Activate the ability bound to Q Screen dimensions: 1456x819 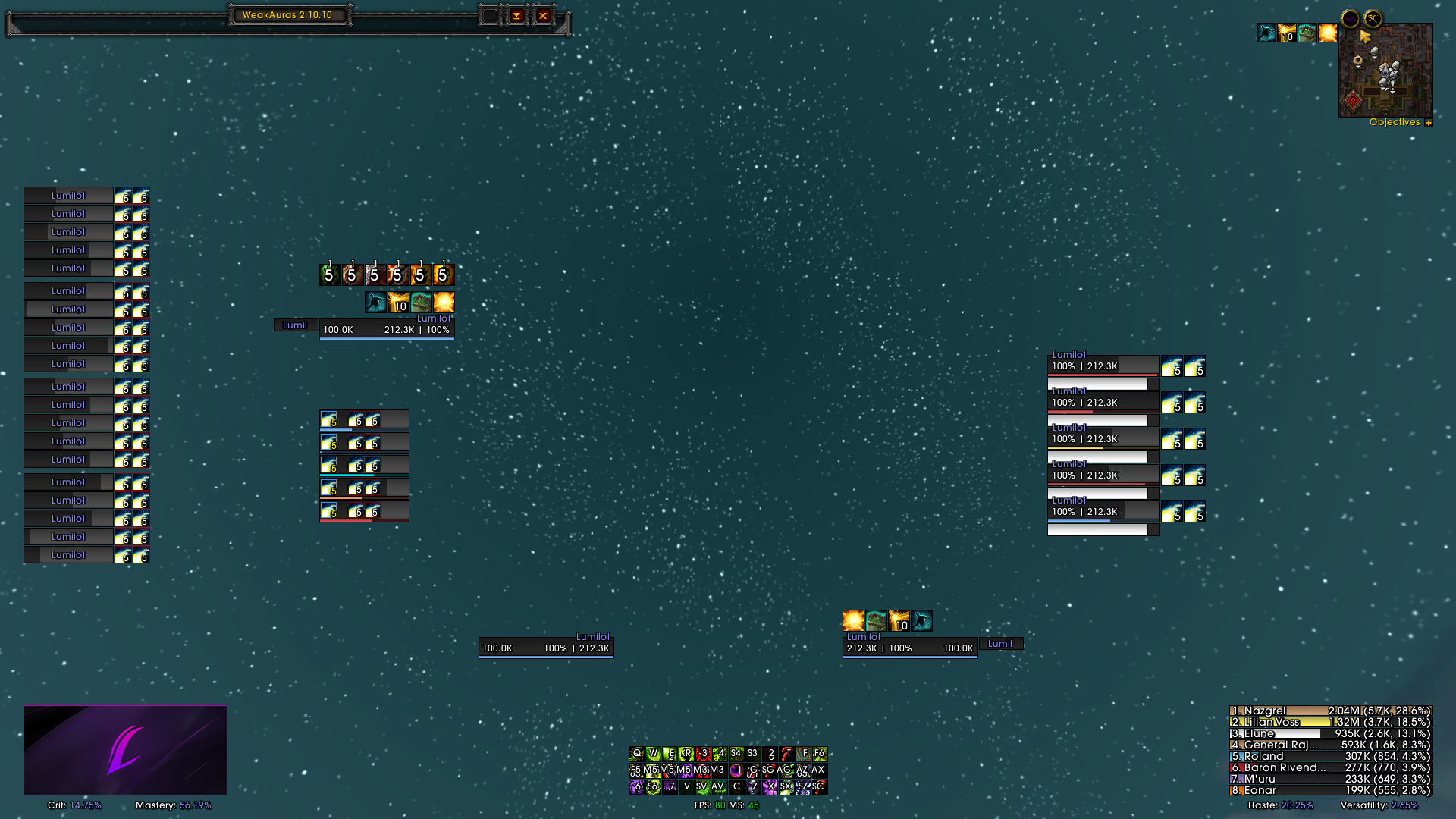click(636, 754)
